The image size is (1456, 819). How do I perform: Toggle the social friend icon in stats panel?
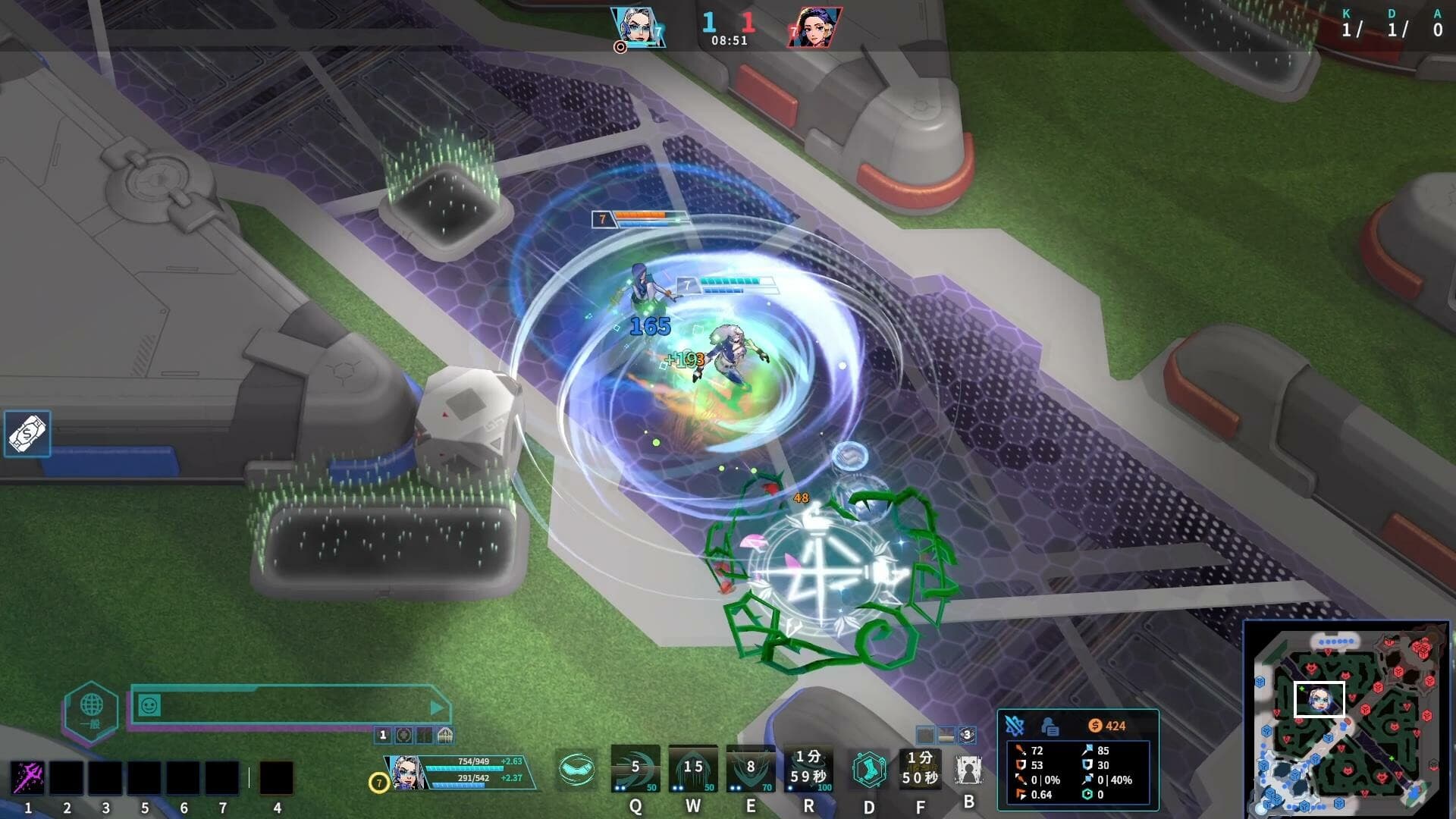click(1050, 726)
